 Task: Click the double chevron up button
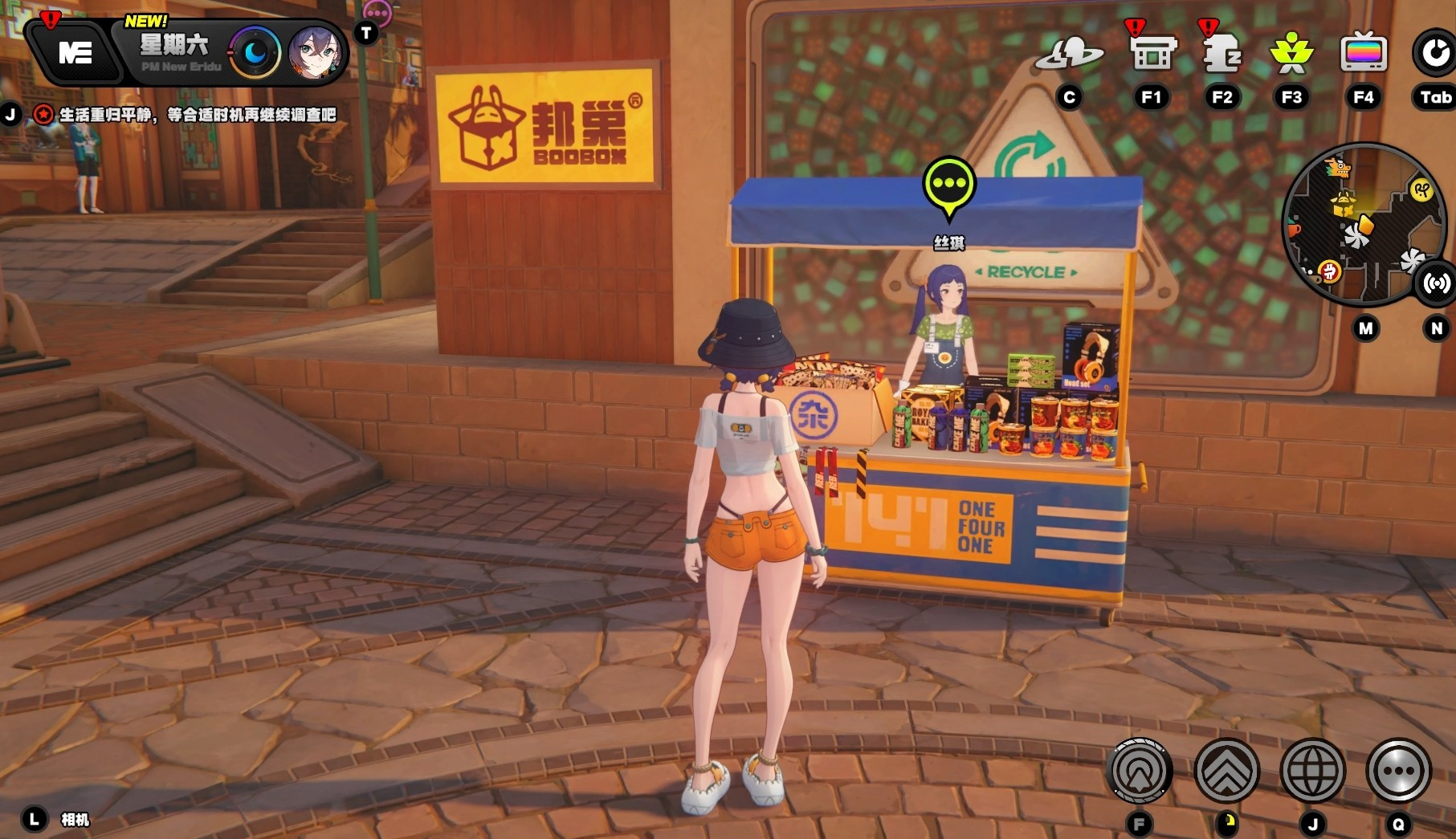[1226, 771]
